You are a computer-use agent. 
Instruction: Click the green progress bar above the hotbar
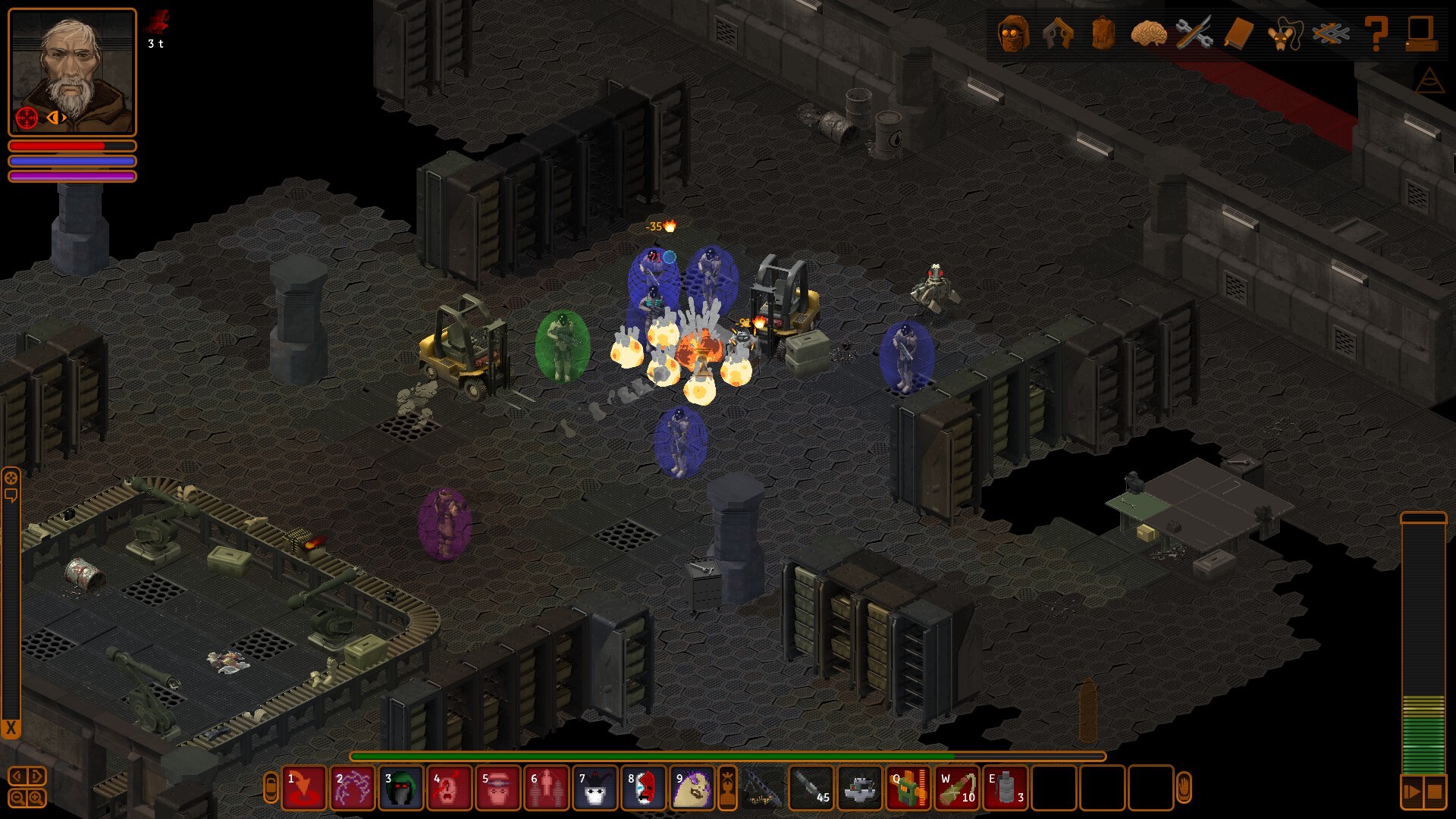(x=728, y=756)
